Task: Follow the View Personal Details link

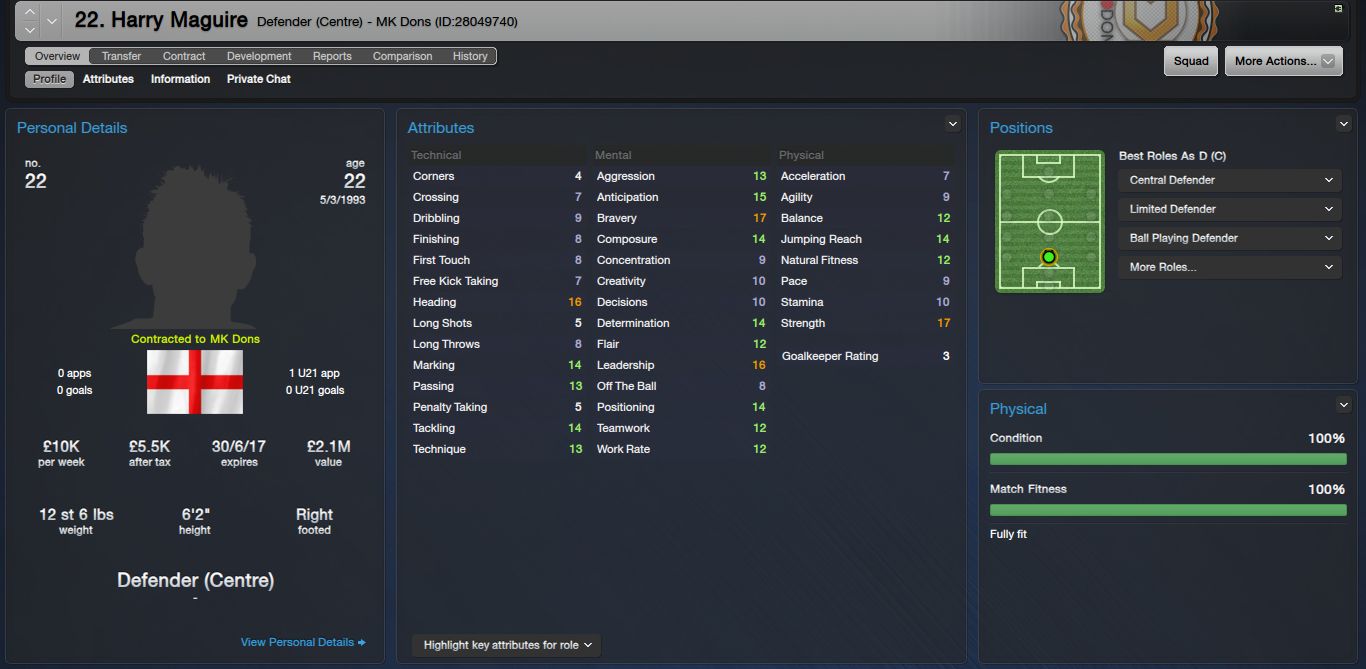Action: (303, 642)
